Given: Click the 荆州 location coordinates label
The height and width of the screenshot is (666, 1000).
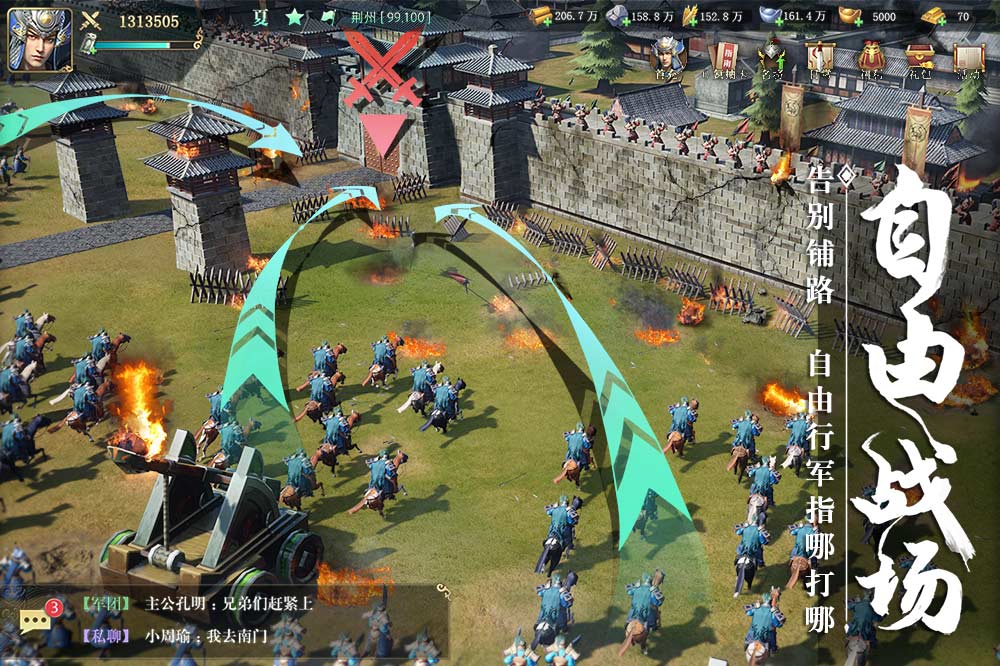Looking at the screenshot, I should click(381, 18).
